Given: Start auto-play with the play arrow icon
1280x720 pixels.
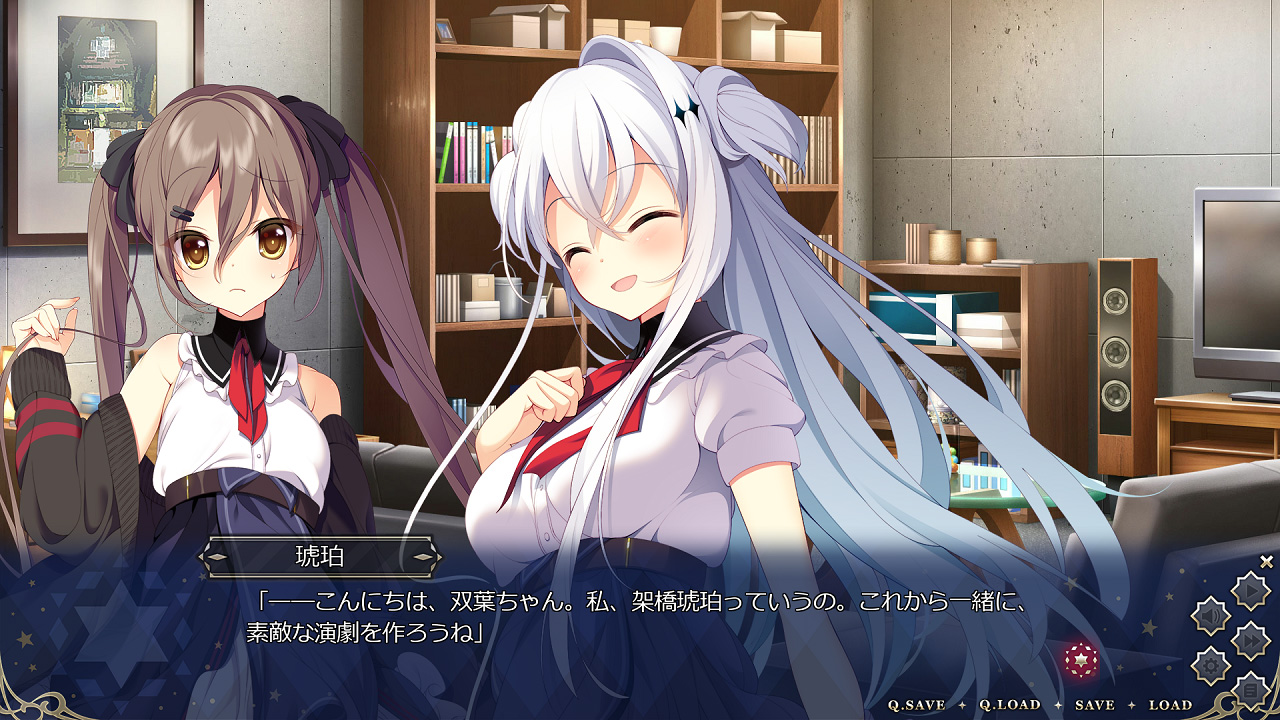Looking at the screenshot, I should [x=1250, y=592].
